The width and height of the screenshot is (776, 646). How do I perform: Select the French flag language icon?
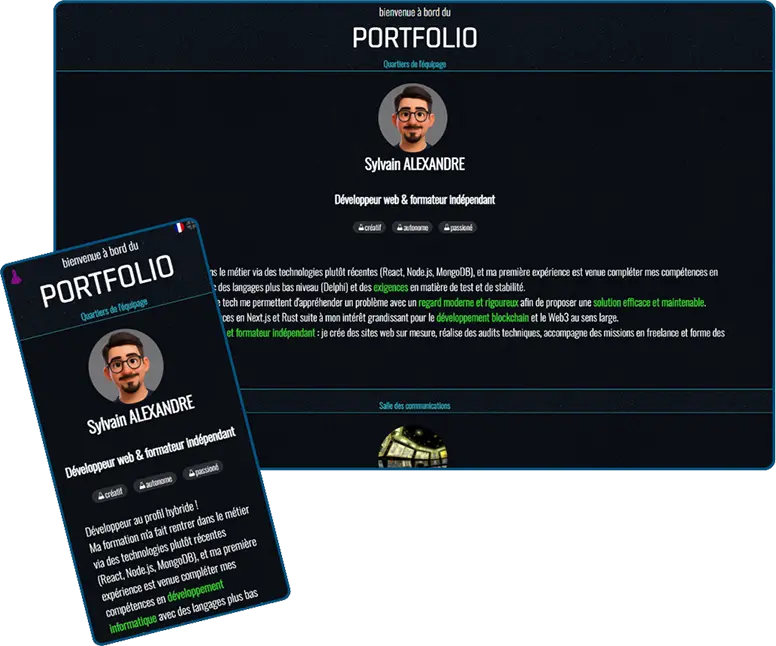click(179, 227)
